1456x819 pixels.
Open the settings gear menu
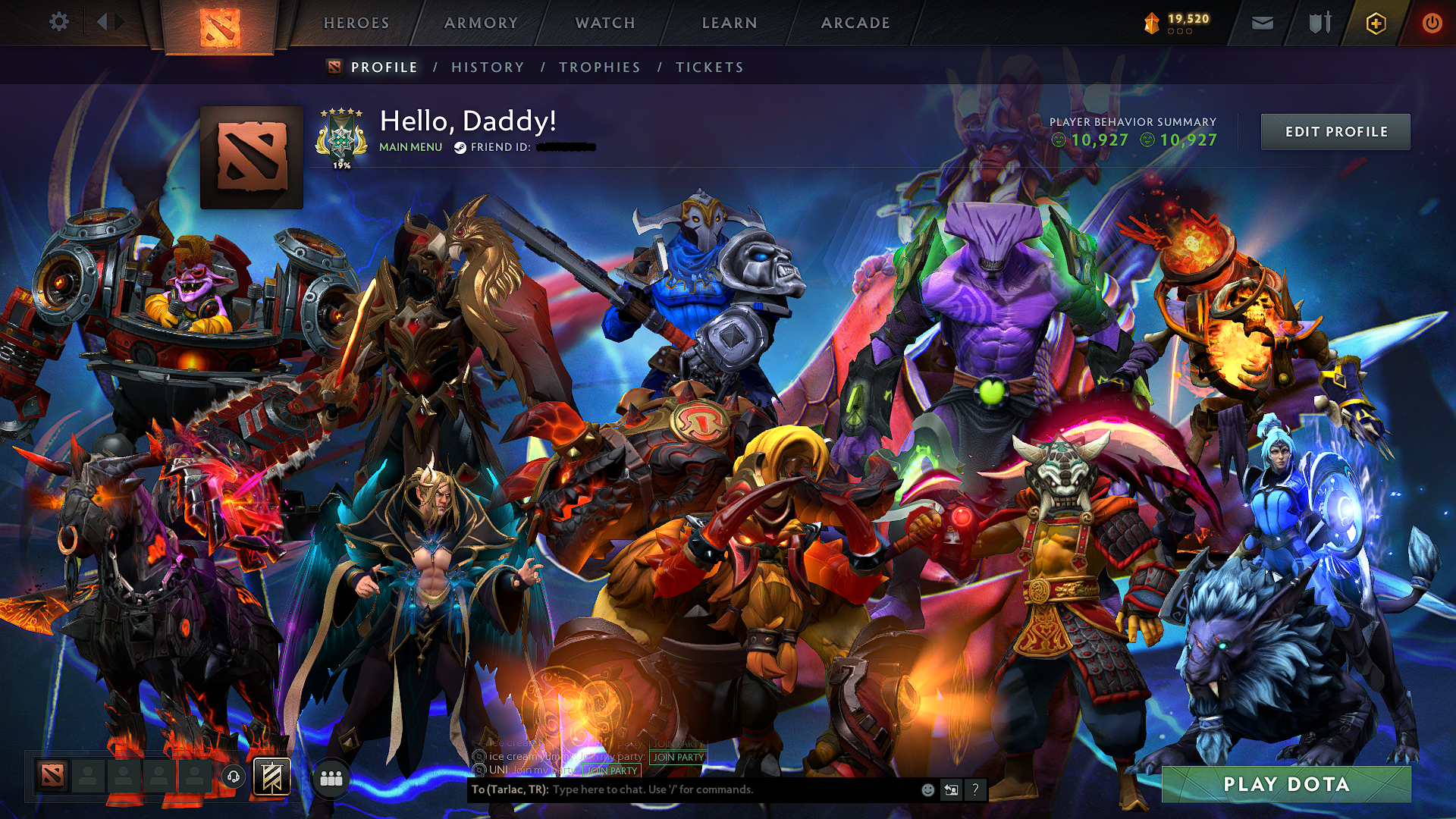tap(59, 22)
